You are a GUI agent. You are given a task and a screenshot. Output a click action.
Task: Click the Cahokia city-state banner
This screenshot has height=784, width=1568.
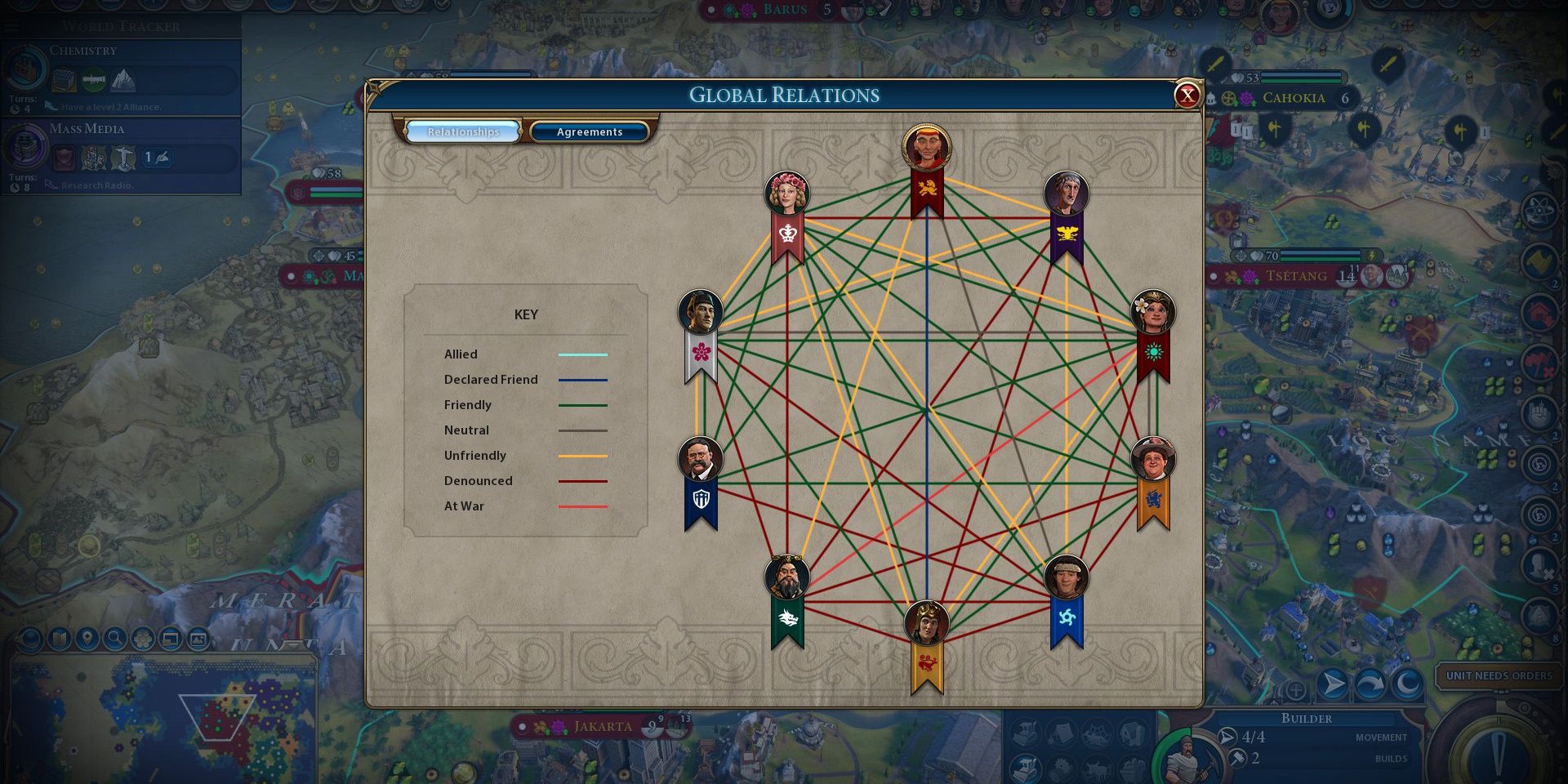pyautogui.click(x=1294, y=98)
